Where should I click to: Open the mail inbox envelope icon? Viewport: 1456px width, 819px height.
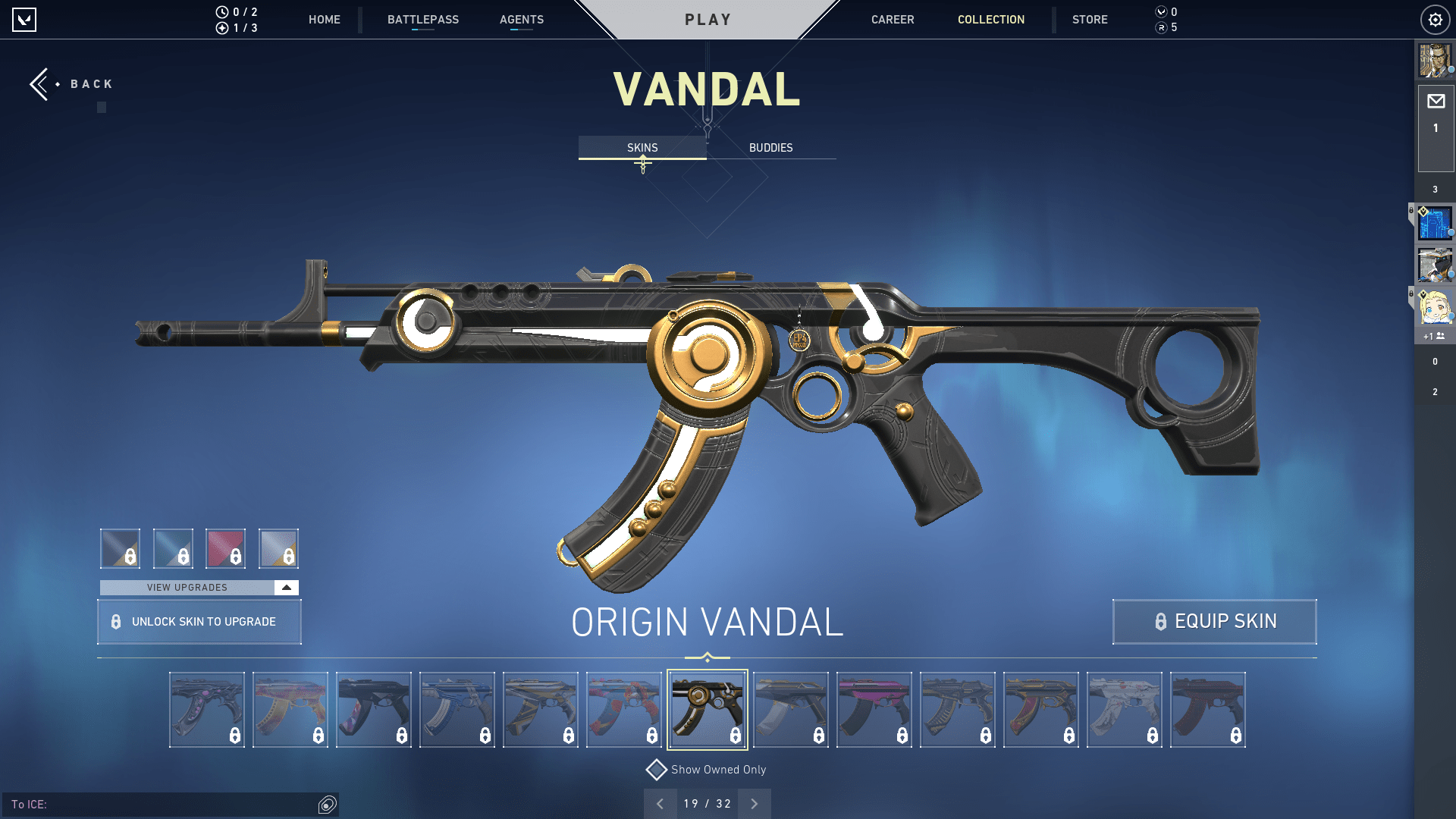pos(1436,101)
